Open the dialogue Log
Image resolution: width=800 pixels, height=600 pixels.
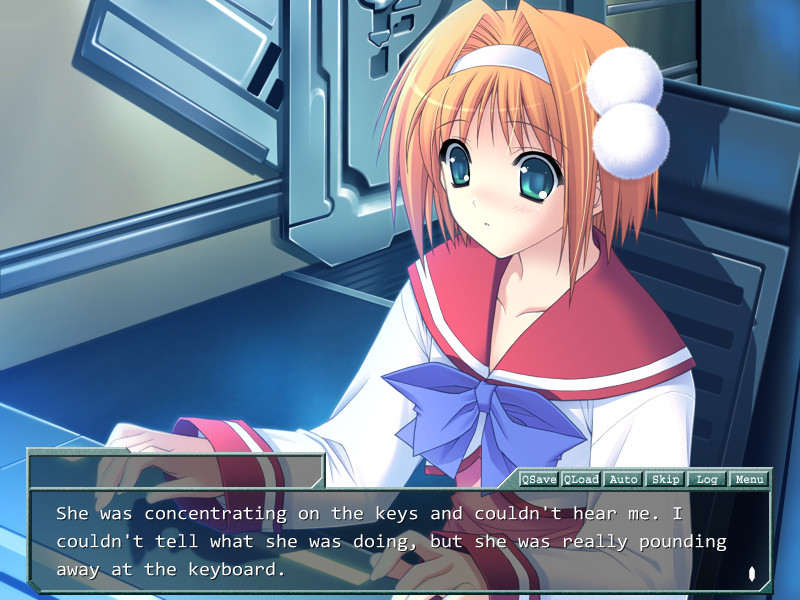[x=707, y=479]
